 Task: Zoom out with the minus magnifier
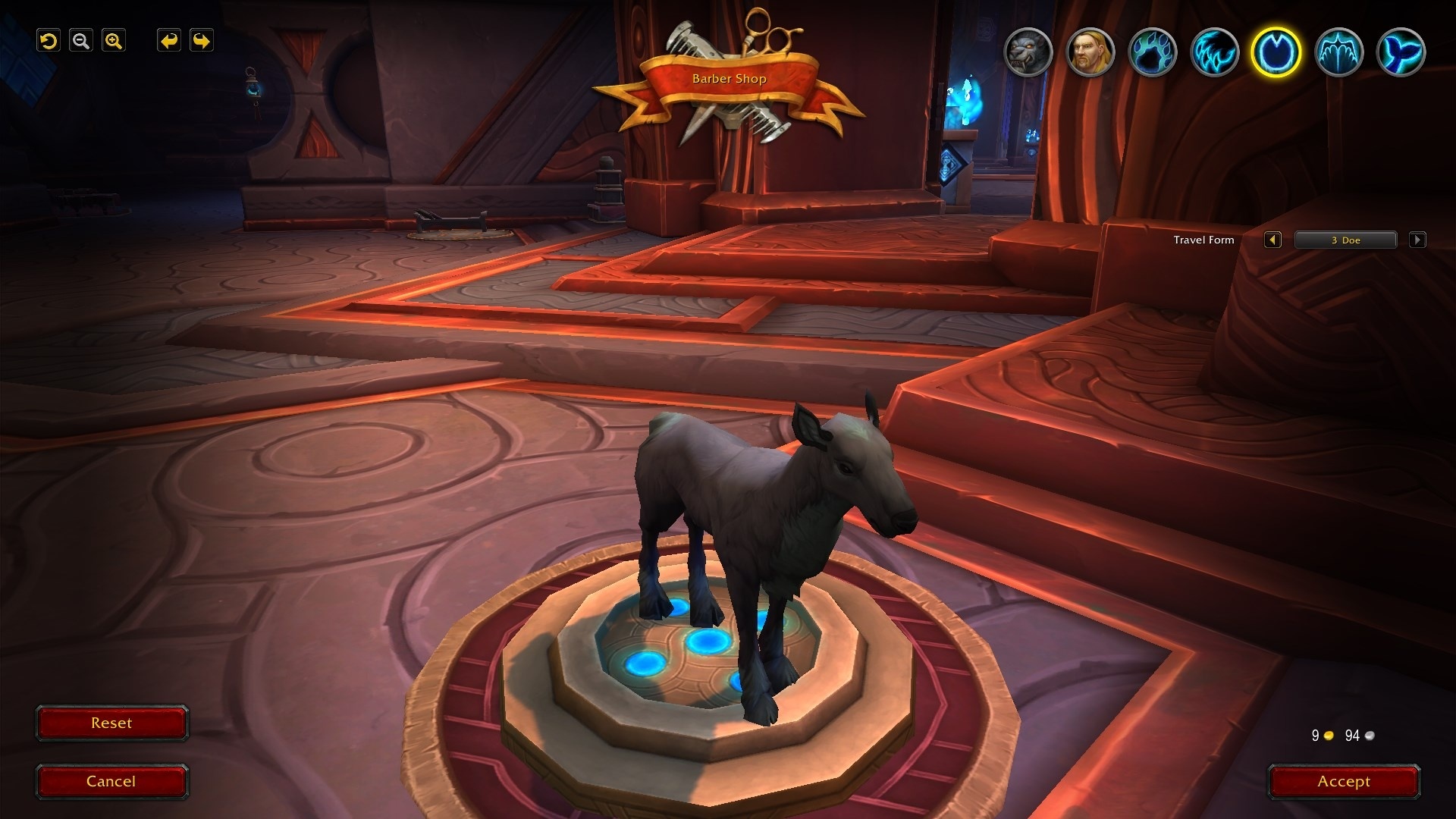pyautogui.click(x=81, y=41)
